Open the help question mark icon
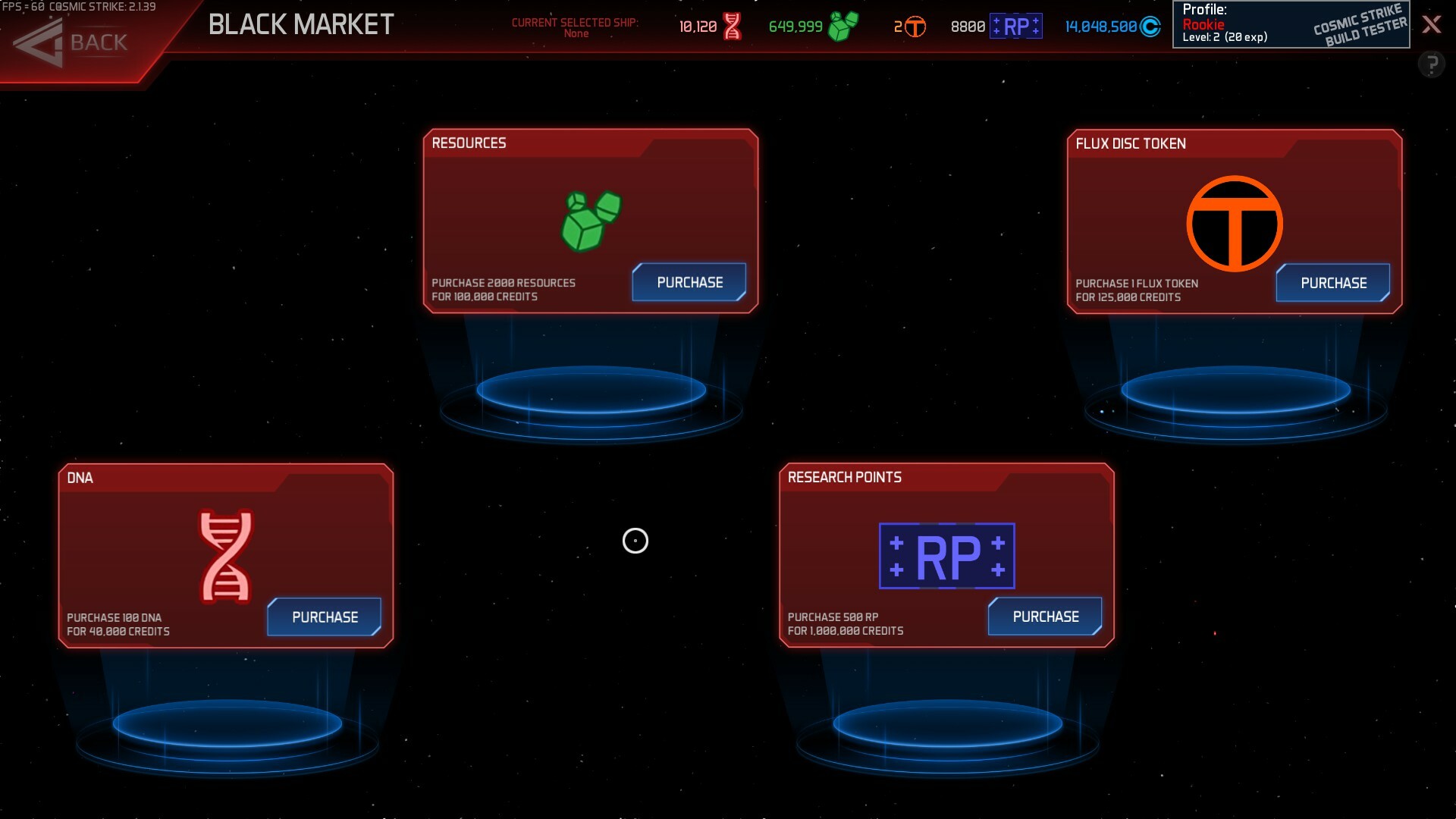 1432,63
